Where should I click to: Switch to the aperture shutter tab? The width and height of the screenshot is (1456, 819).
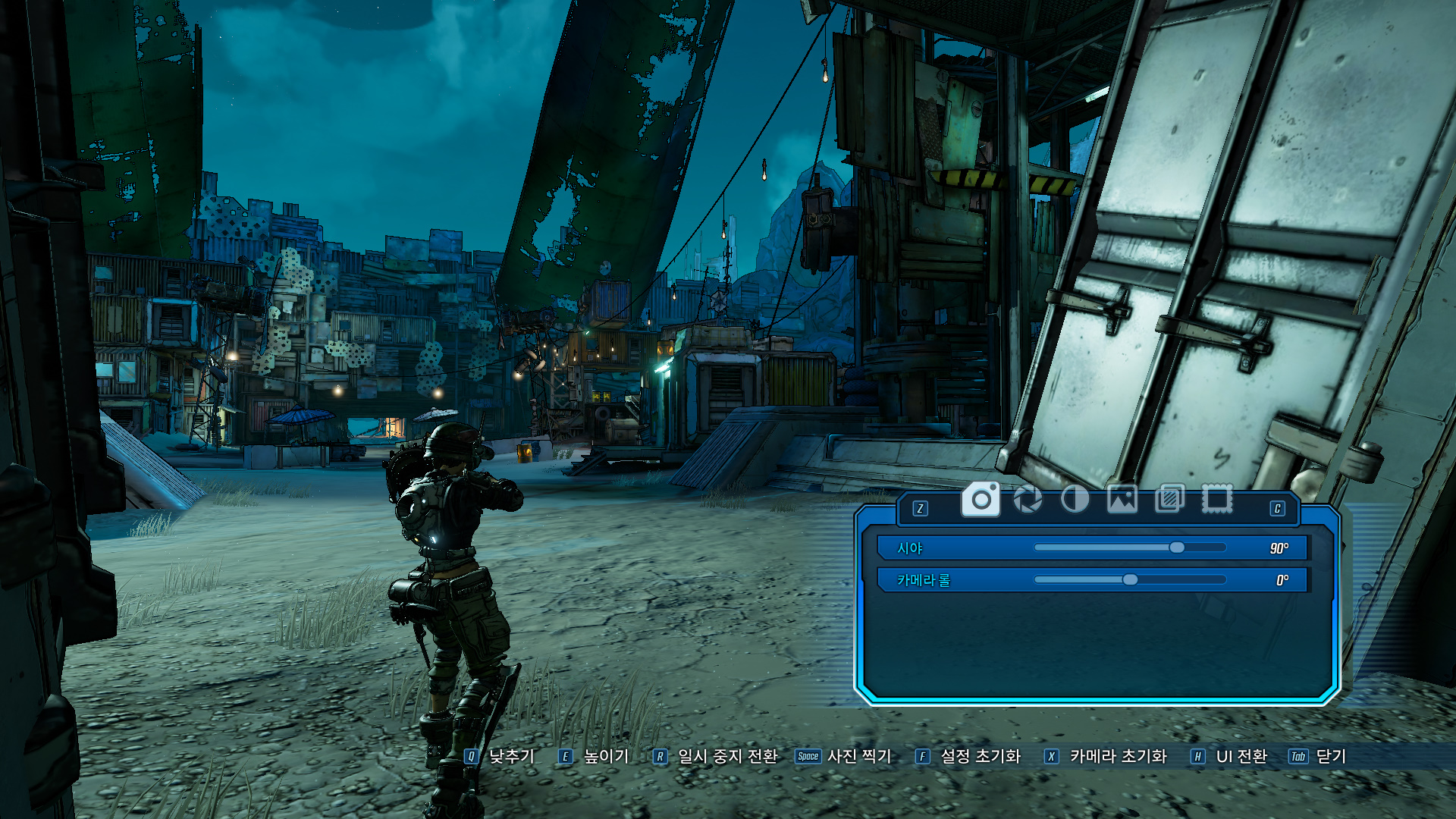[x=1028, y=500]
